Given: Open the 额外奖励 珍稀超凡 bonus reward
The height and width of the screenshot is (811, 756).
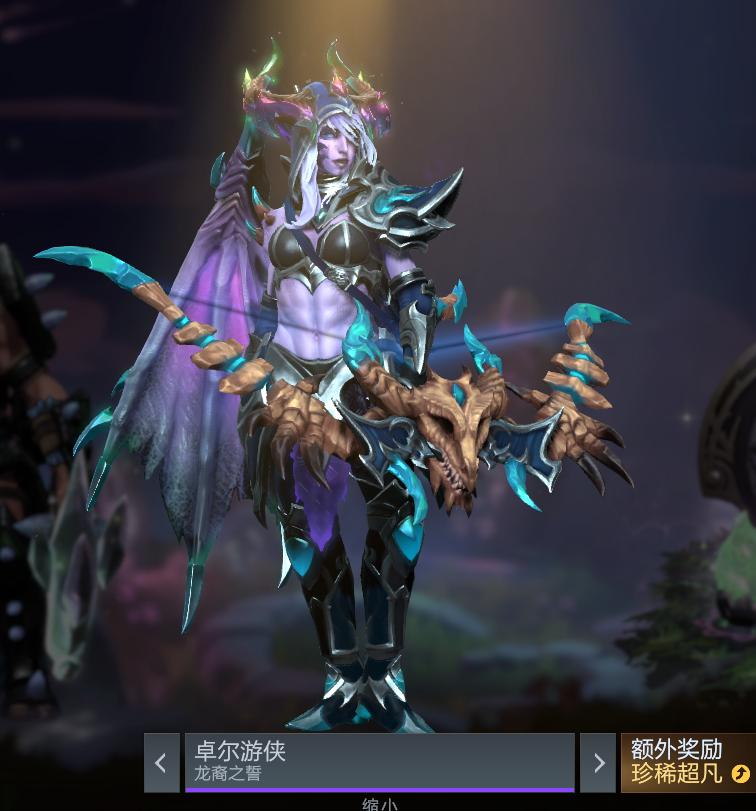Looking at the screenshot, I should pyautogui.click(x=688, y=762).
